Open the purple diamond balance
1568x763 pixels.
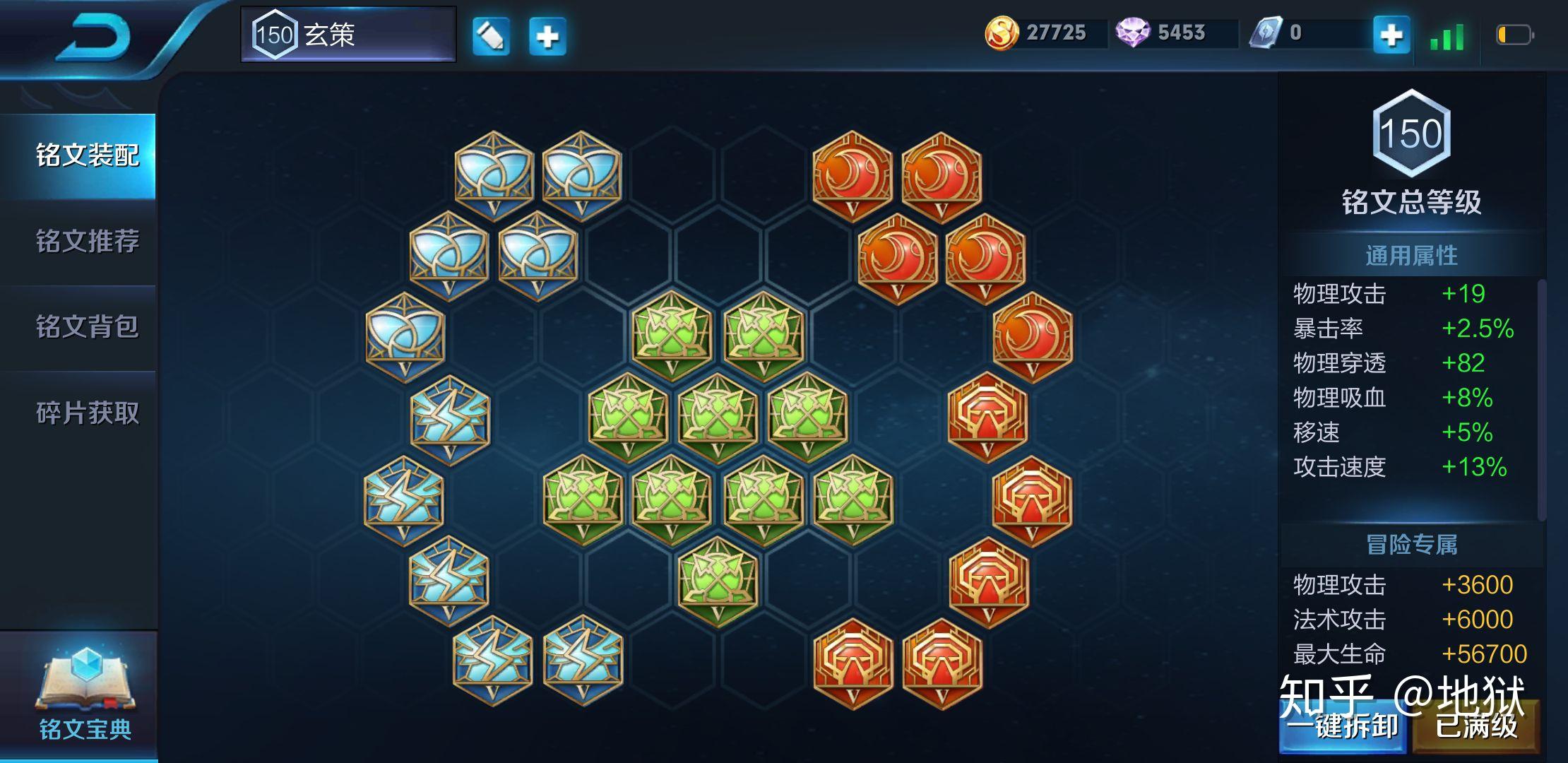point(1164,33)
